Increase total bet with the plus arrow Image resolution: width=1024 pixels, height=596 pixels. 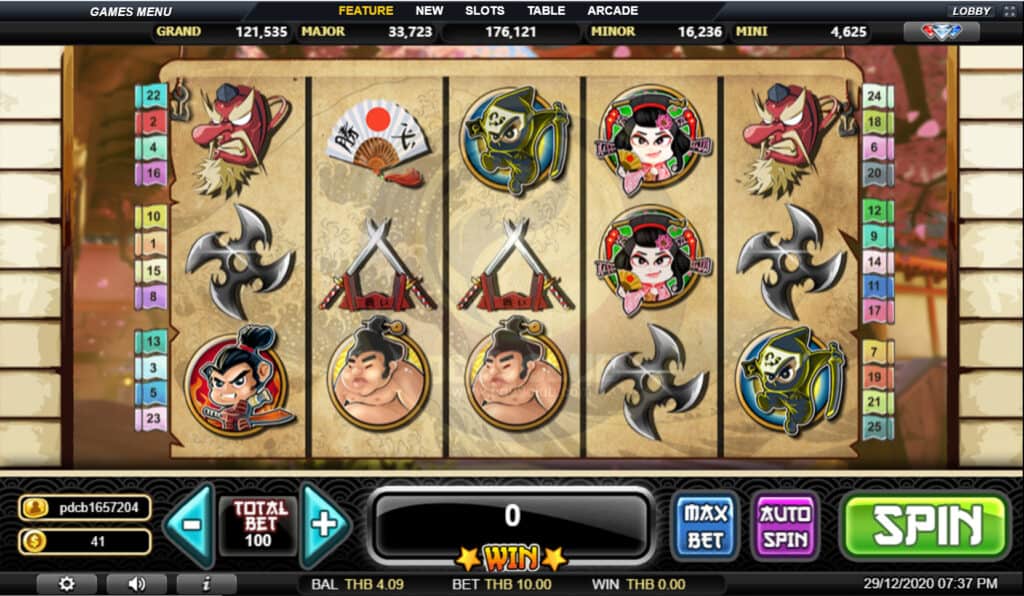coord(325,524)
